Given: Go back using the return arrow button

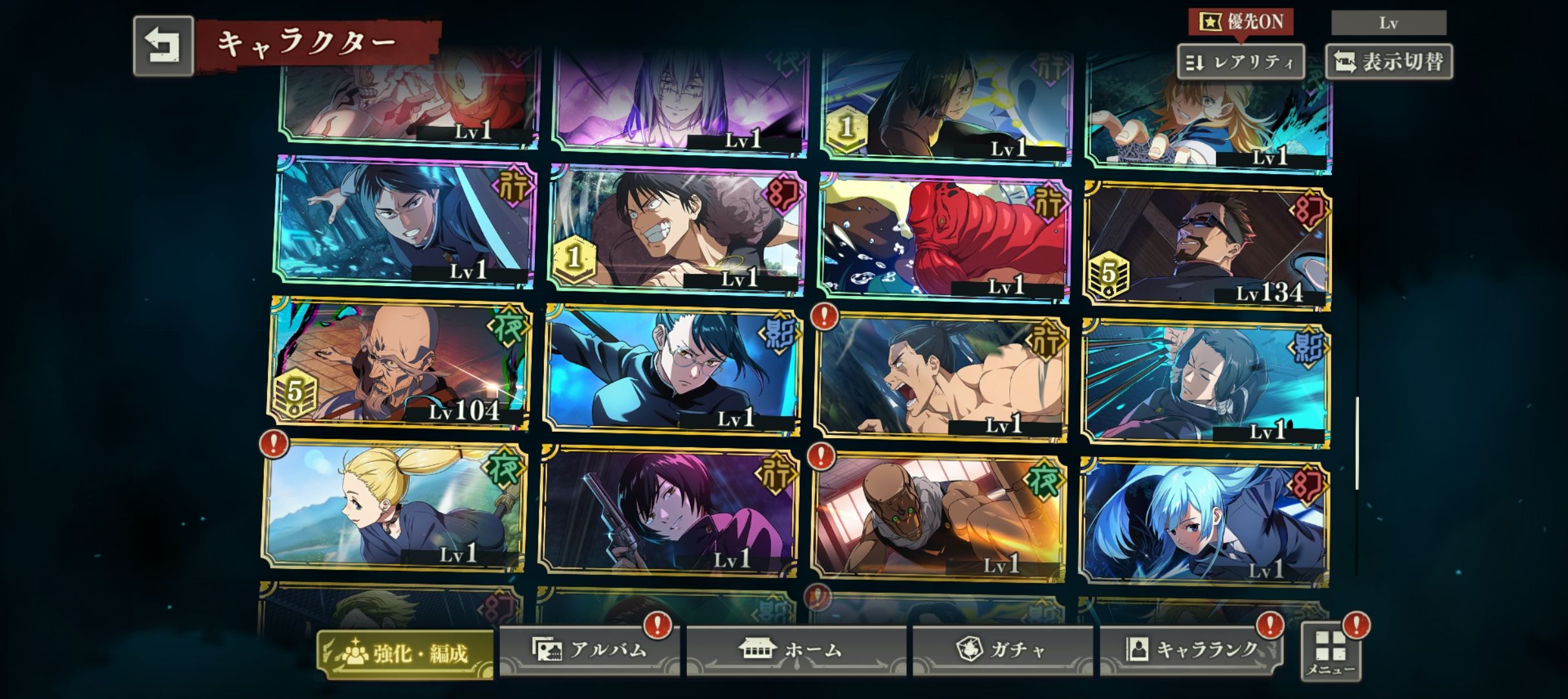Looking at the screenshot, I should [163, 47].
